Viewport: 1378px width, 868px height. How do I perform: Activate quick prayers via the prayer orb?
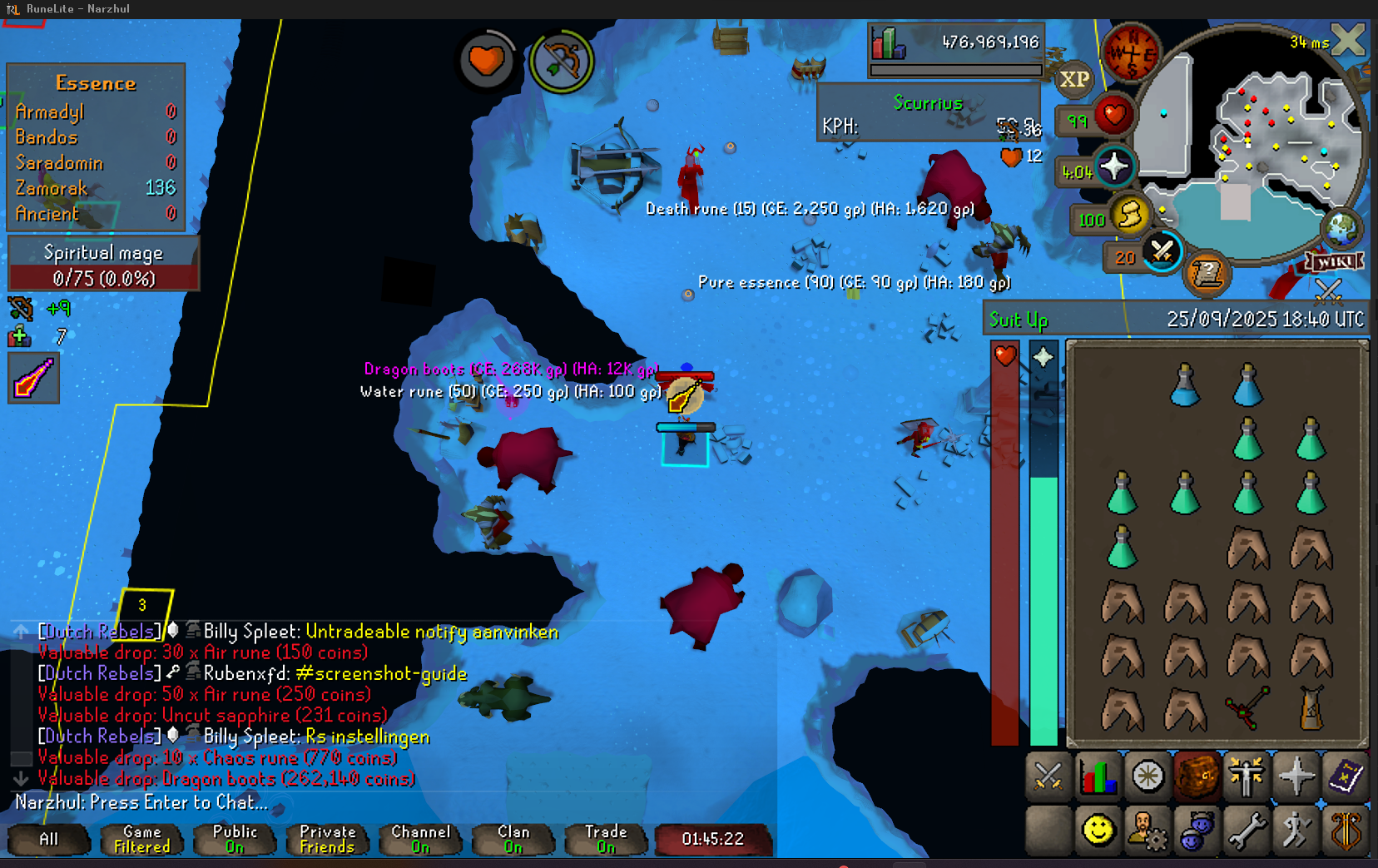pos(1114,167)
